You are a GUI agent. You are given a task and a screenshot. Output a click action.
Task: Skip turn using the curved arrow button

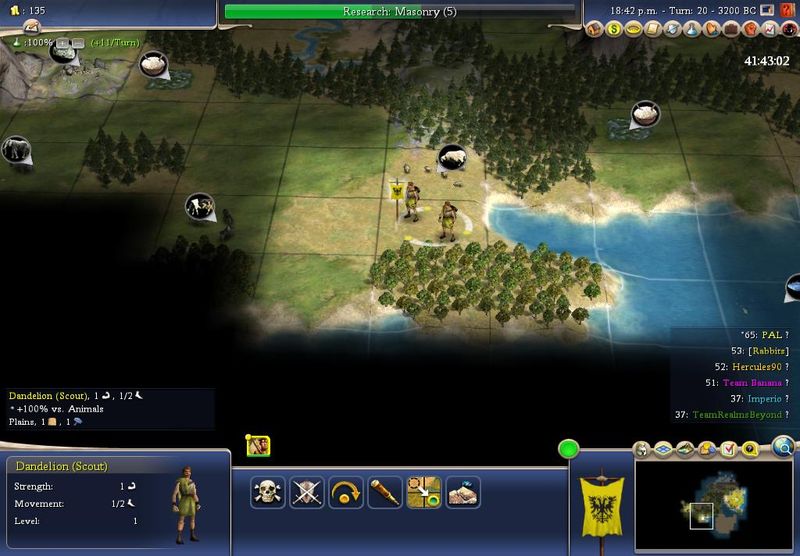(346, 491)
